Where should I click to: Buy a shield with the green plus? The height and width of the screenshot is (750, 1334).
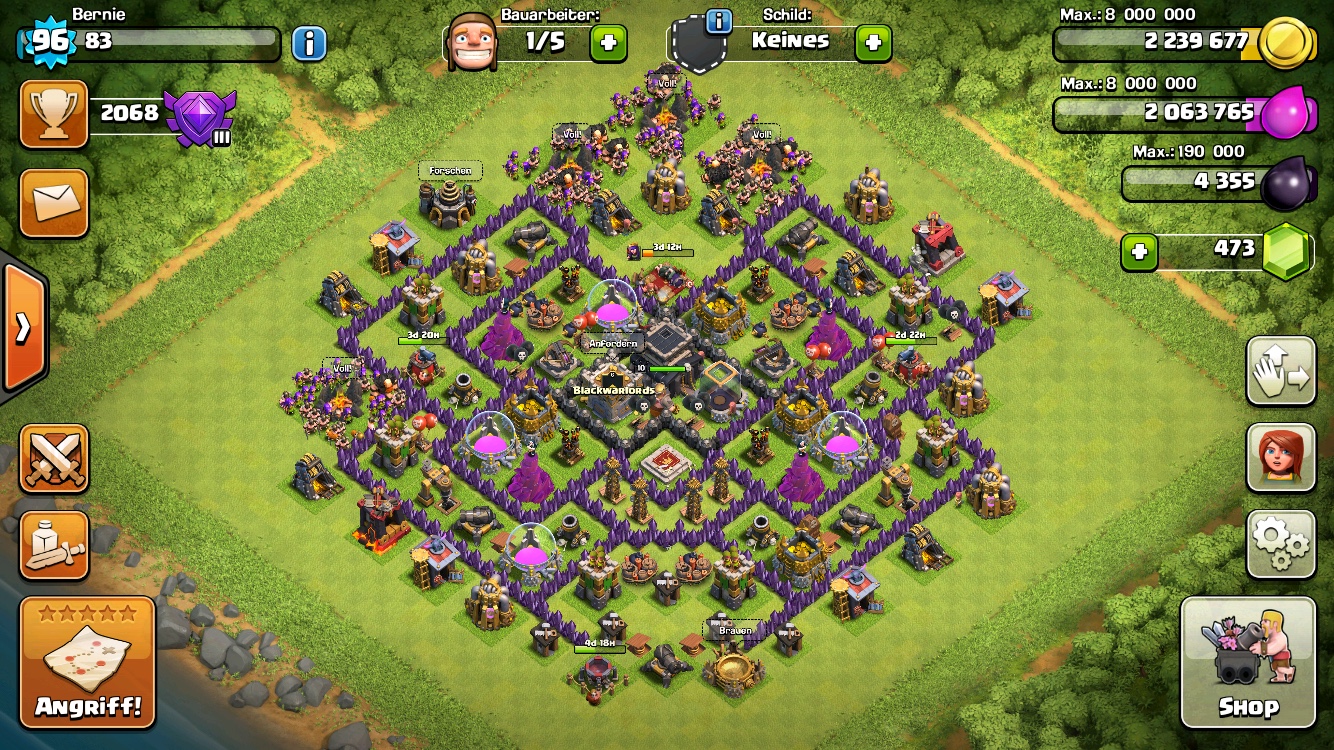(873, 42)
